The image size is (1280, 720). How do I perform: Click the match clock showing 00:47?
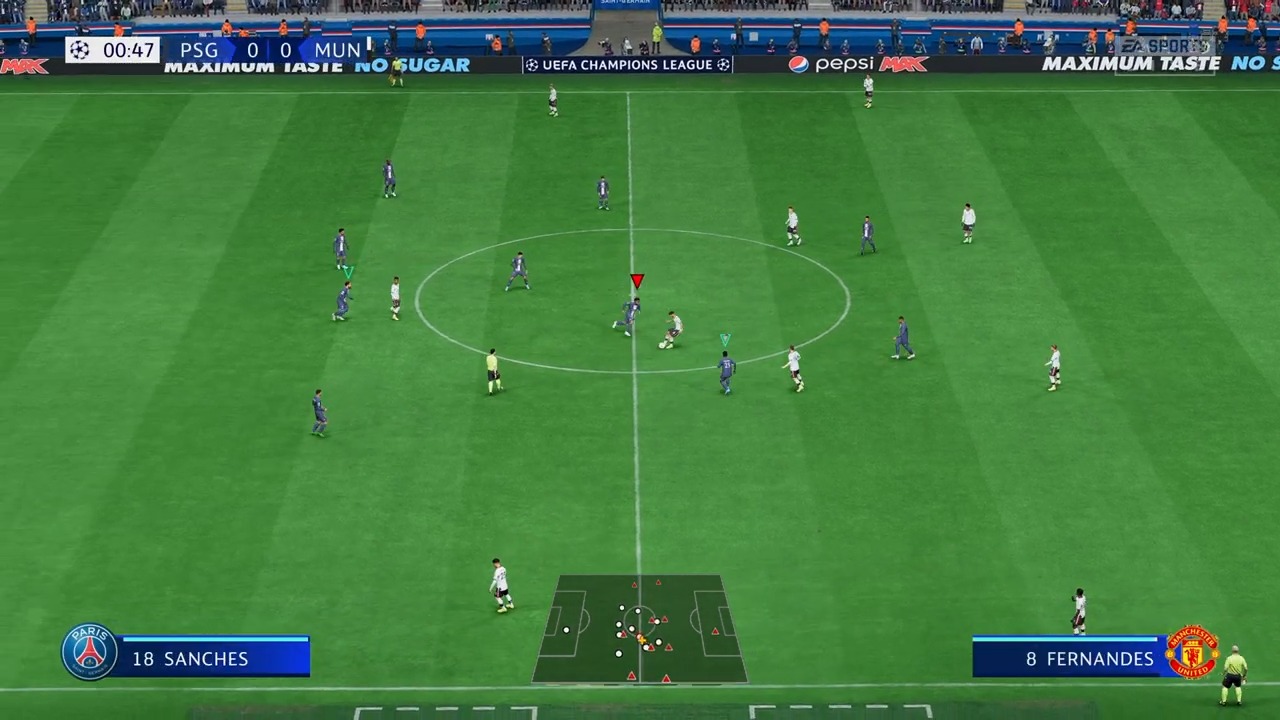[x=128, y=50]
